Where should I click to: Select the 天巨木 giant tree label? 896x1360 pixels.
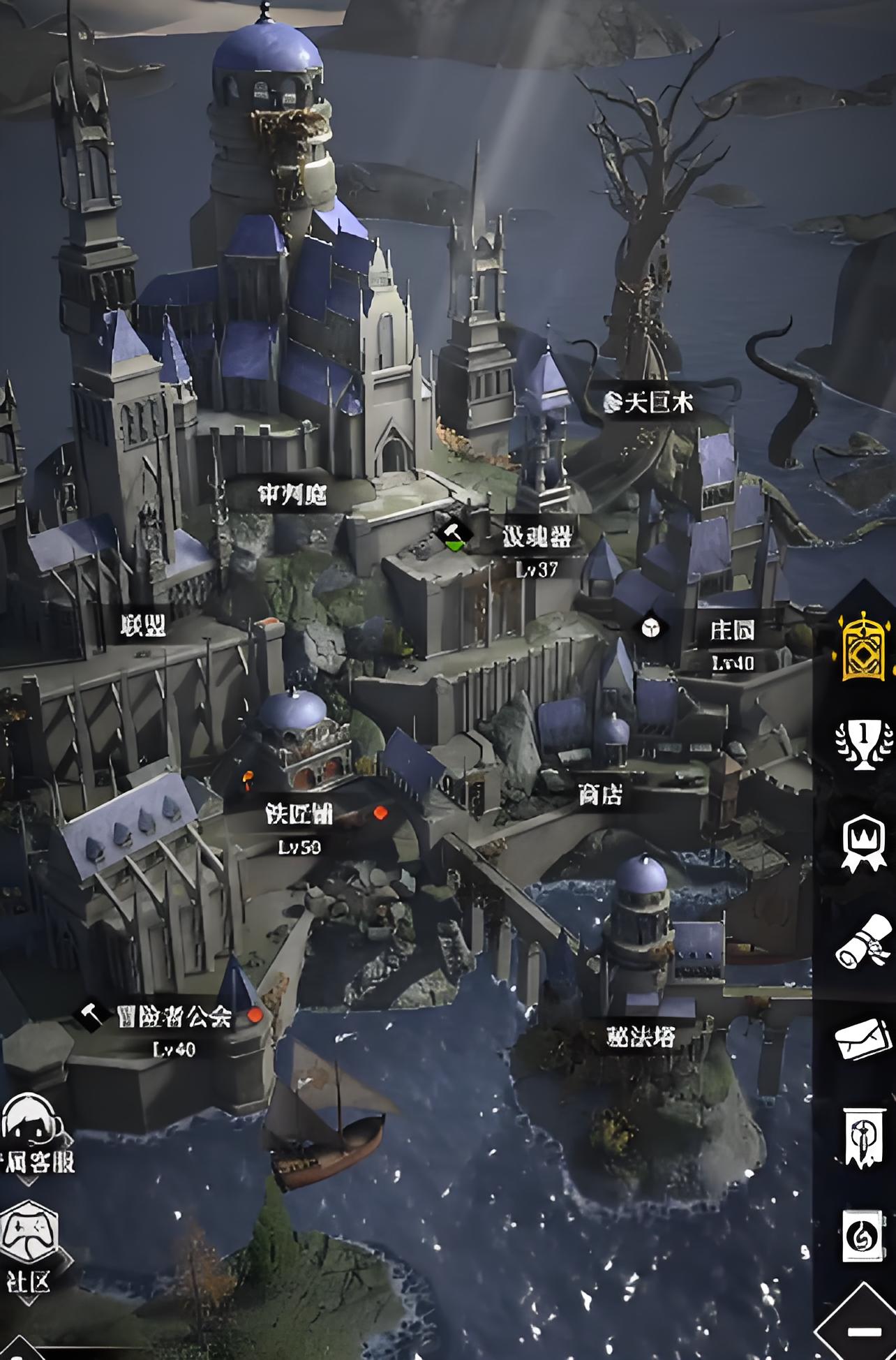point(657,403)
